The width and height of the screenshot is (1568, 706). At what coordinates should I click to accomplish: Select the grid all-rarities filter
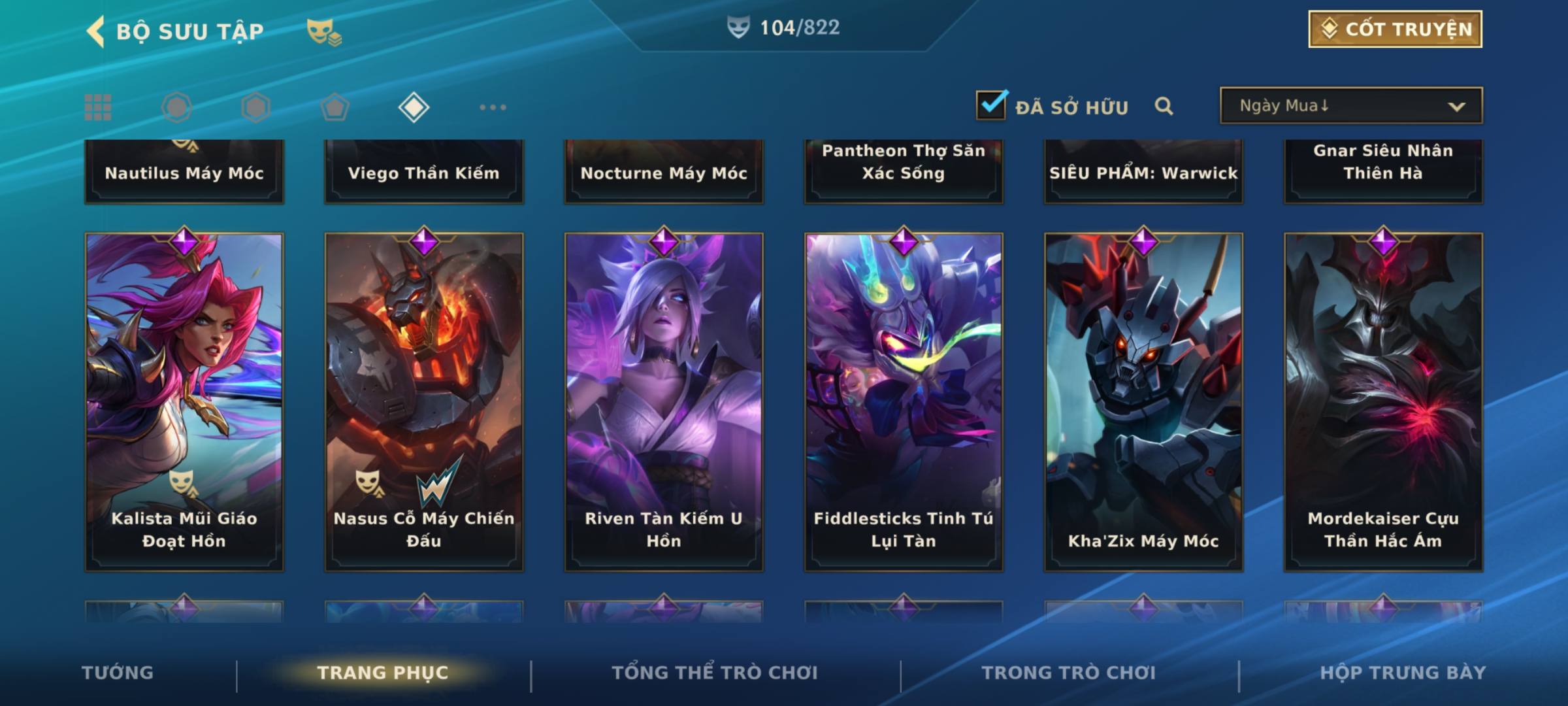click(98, 107)
